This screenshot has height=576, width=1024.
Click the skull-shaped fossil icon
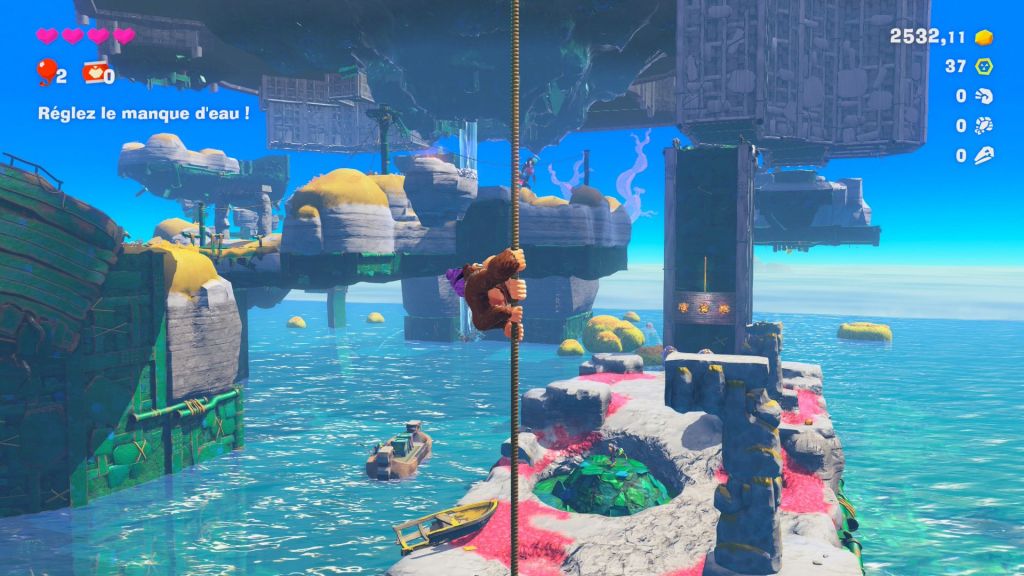coord(985,155)
